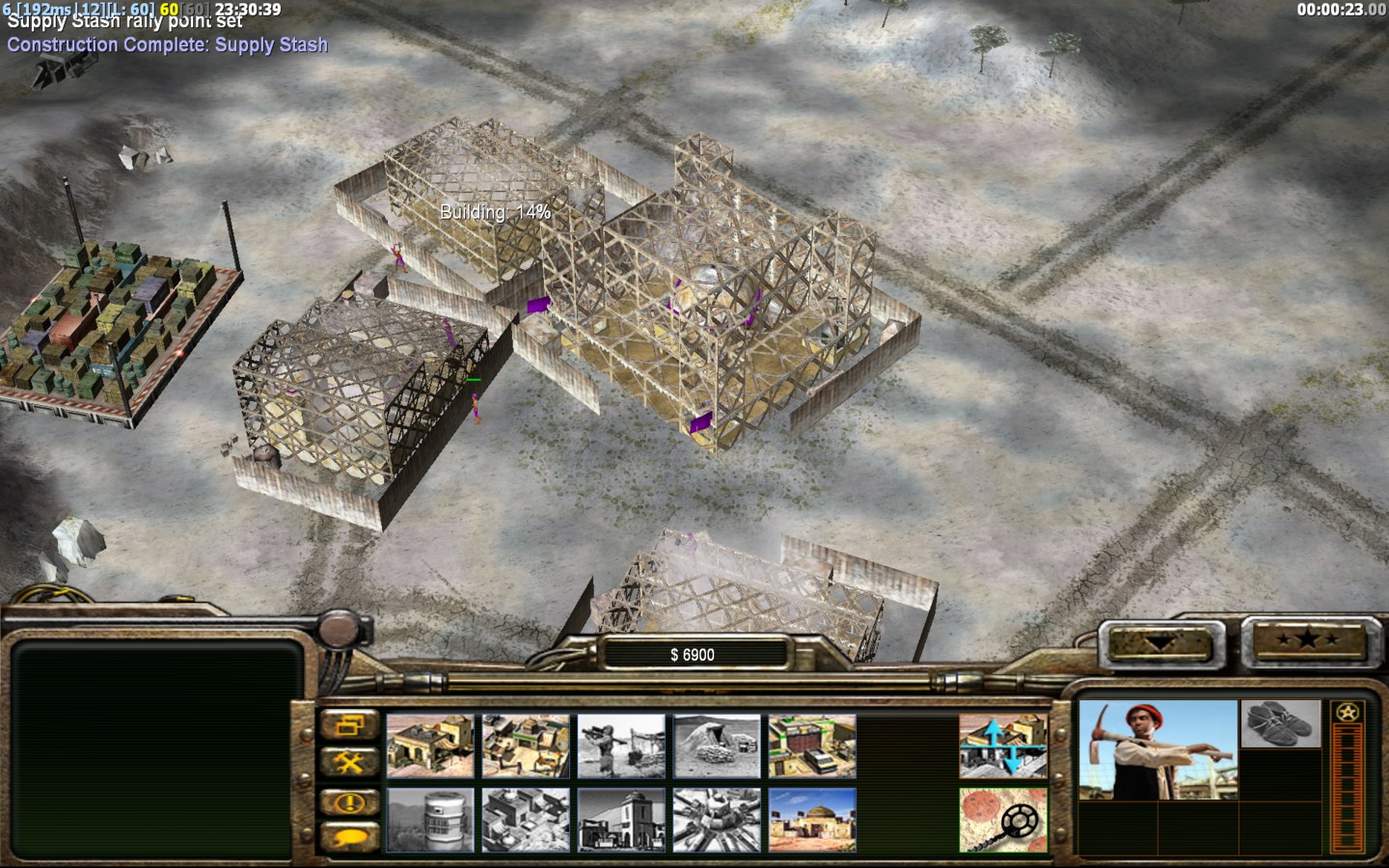Select the Barracks build icon

(x=526, y=746)
